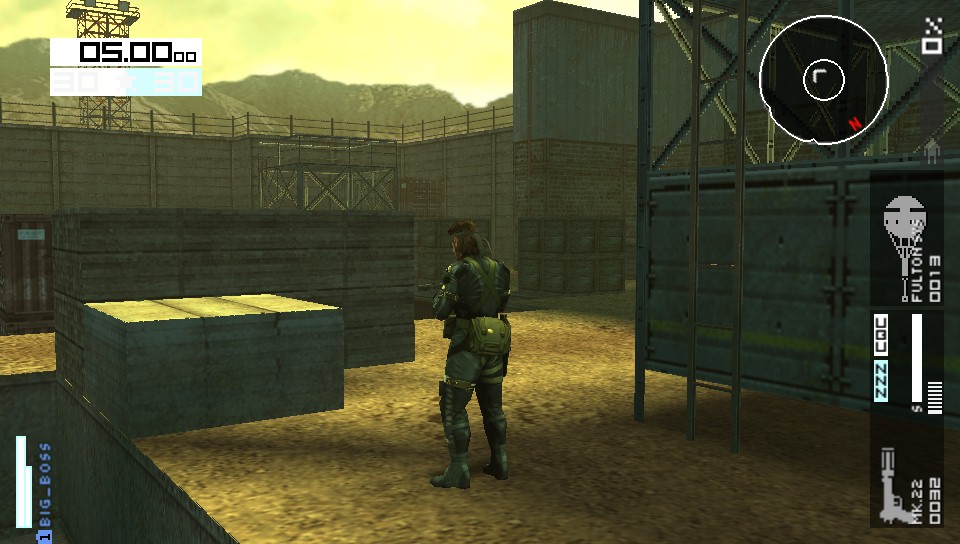The height and width of the screenshot is (544, 960).
Task: Click the circular radar minimap
Action: click(823, 79)
